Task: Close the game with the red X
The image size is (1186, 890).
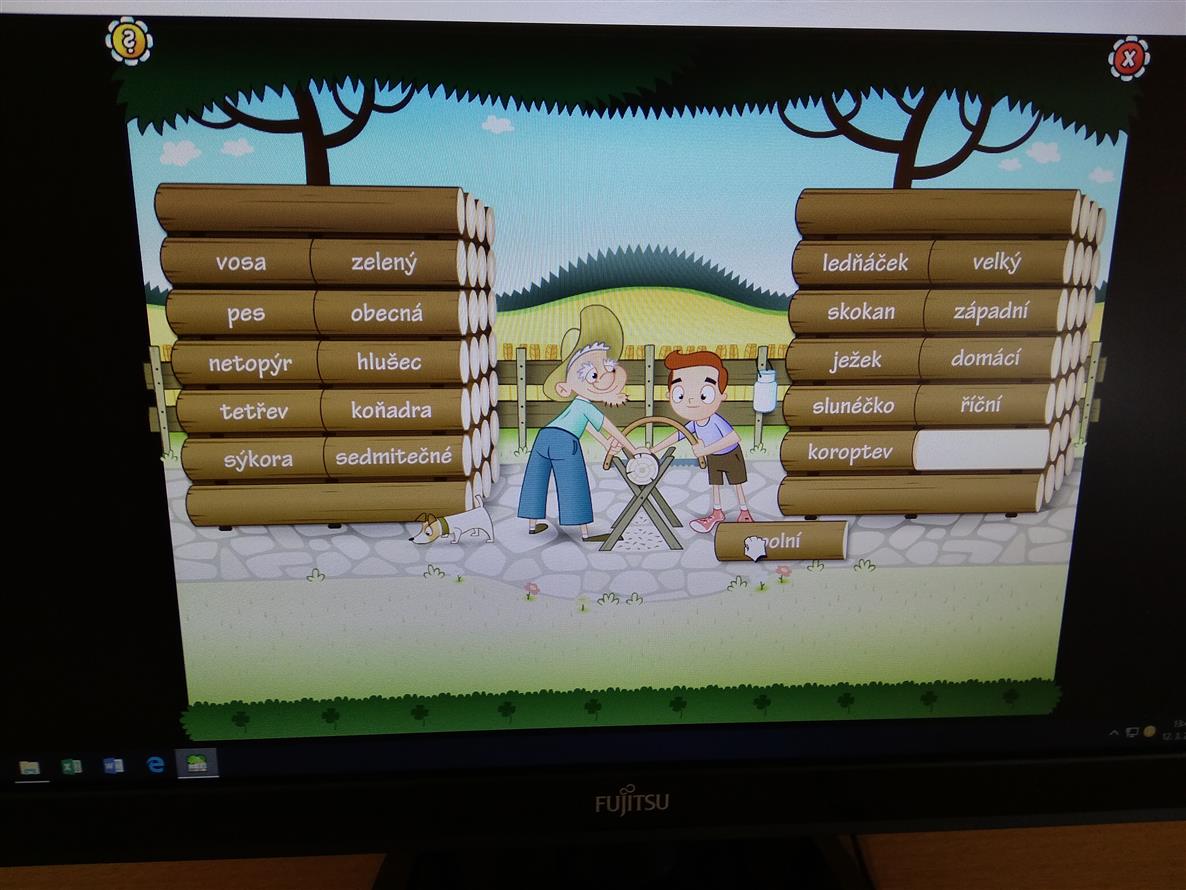Action: point(1128,59)
